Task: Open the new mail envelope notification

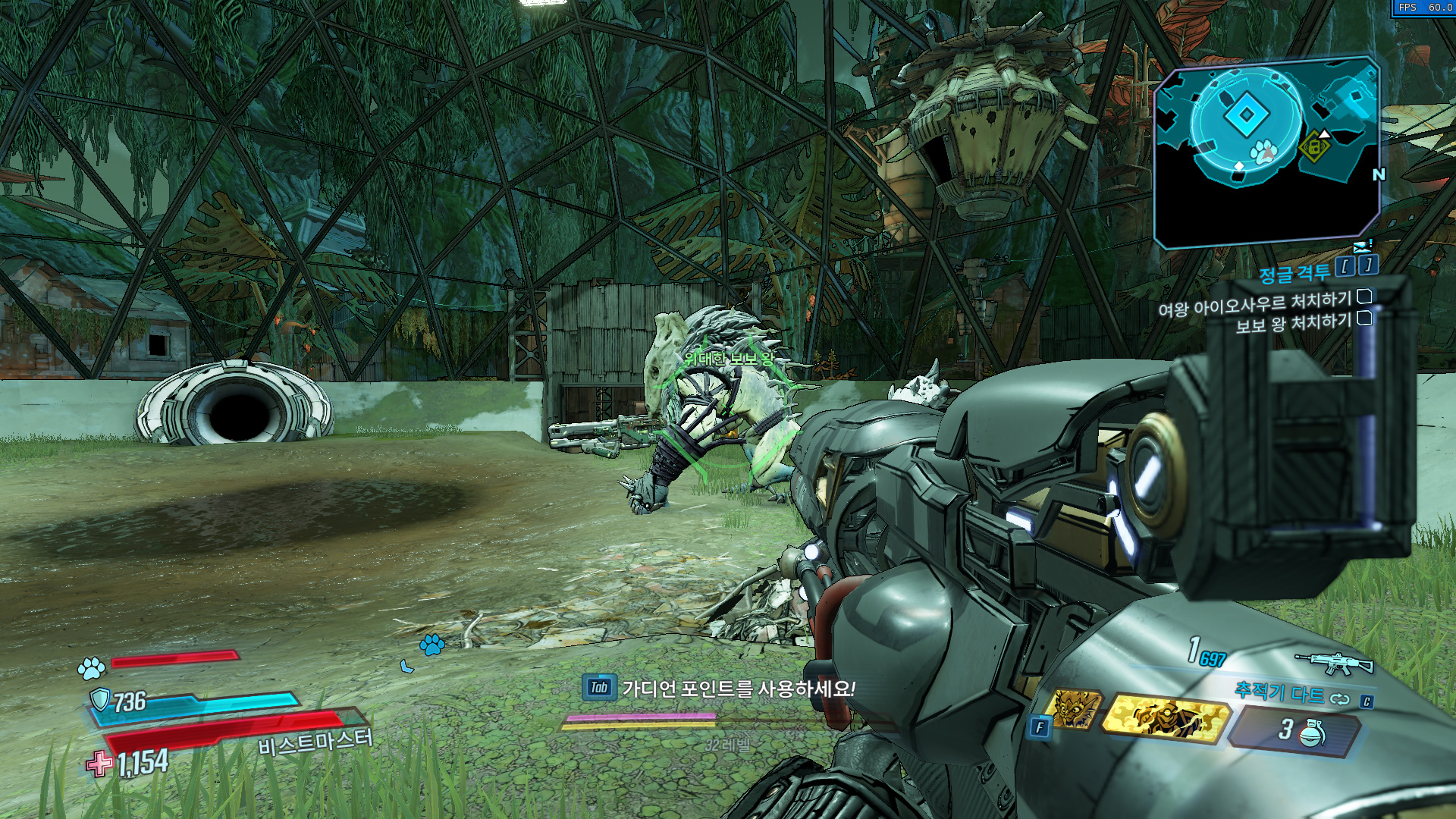Action: [1363, 246]
